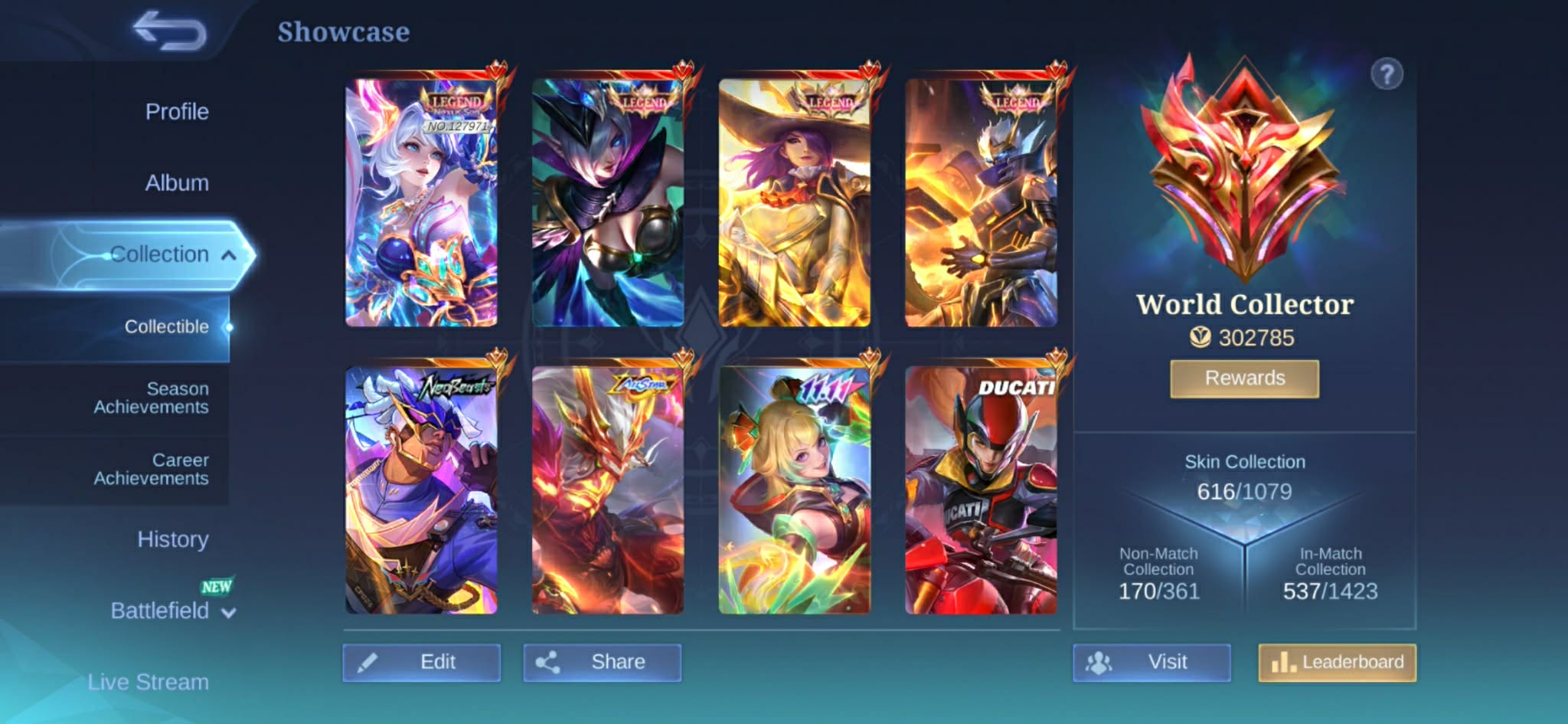Switch to the History tab
1568x724 pixels.
173,539
